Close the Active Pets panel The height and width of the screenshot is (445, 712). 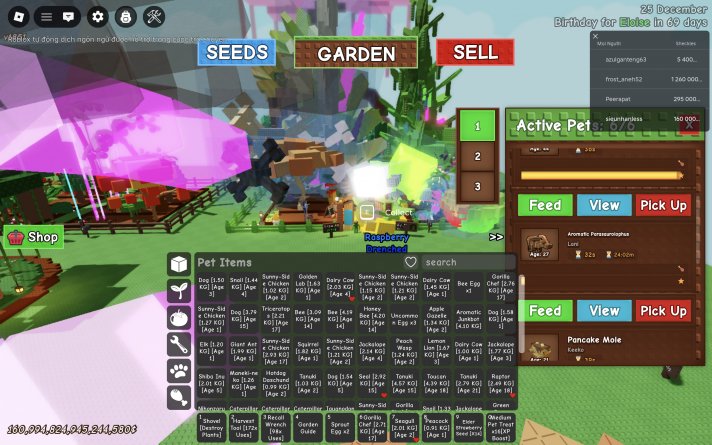(x=689, y=126)
